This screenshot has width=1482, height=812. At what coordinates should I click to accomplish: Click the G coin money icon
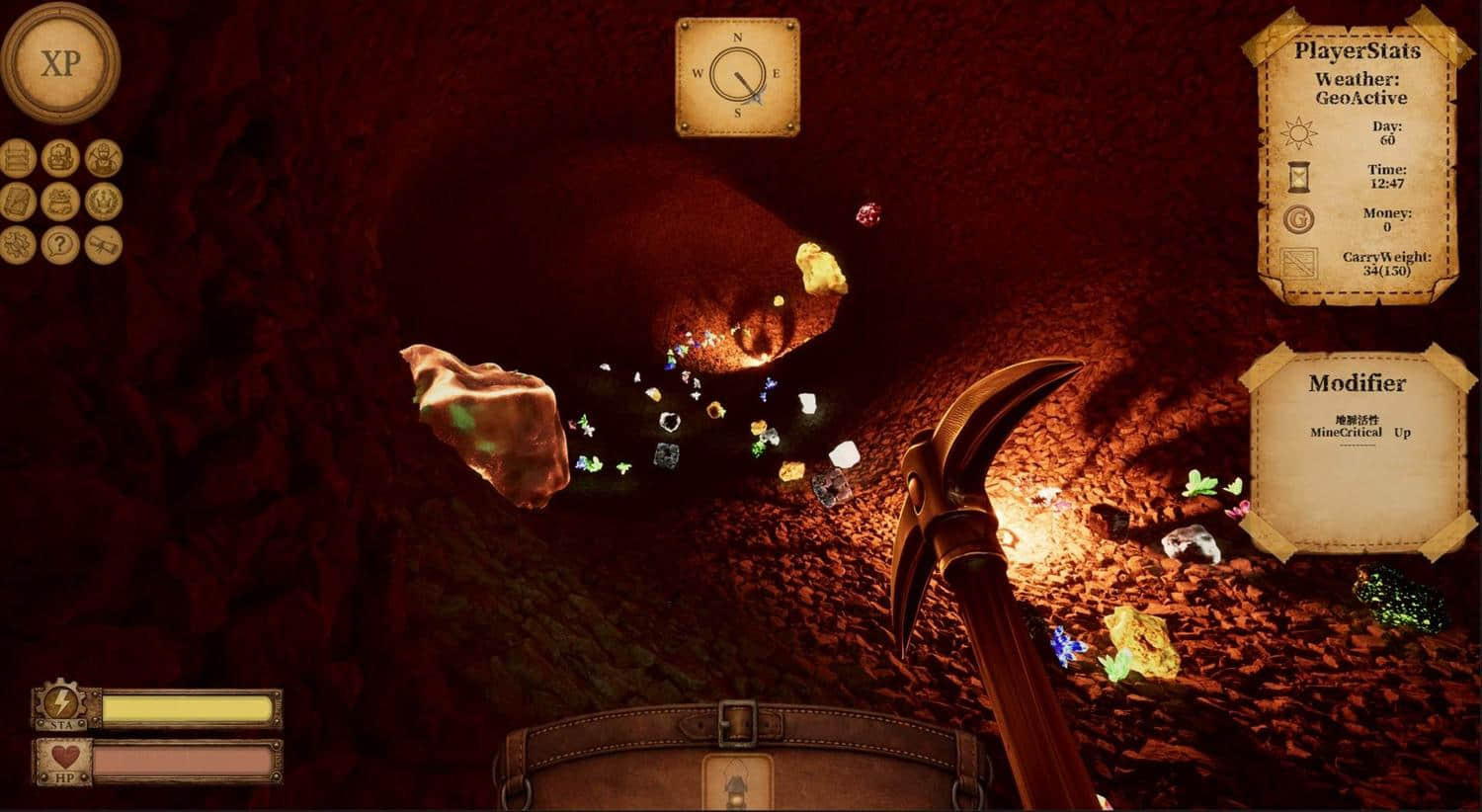1298,219
